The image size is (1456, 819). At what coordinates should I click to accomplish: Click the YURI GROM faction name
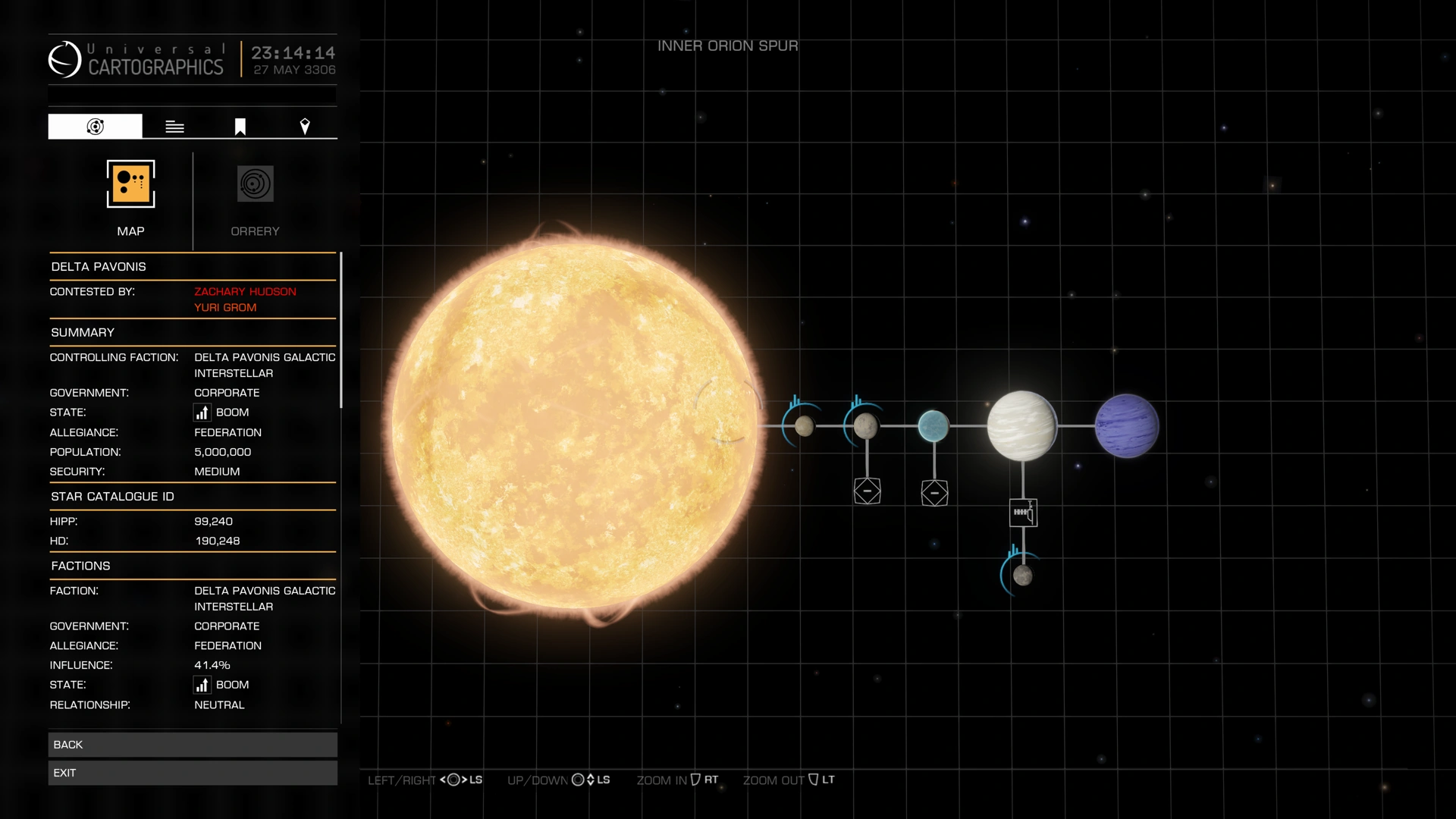pyautogui.click(x=224, y=307)
